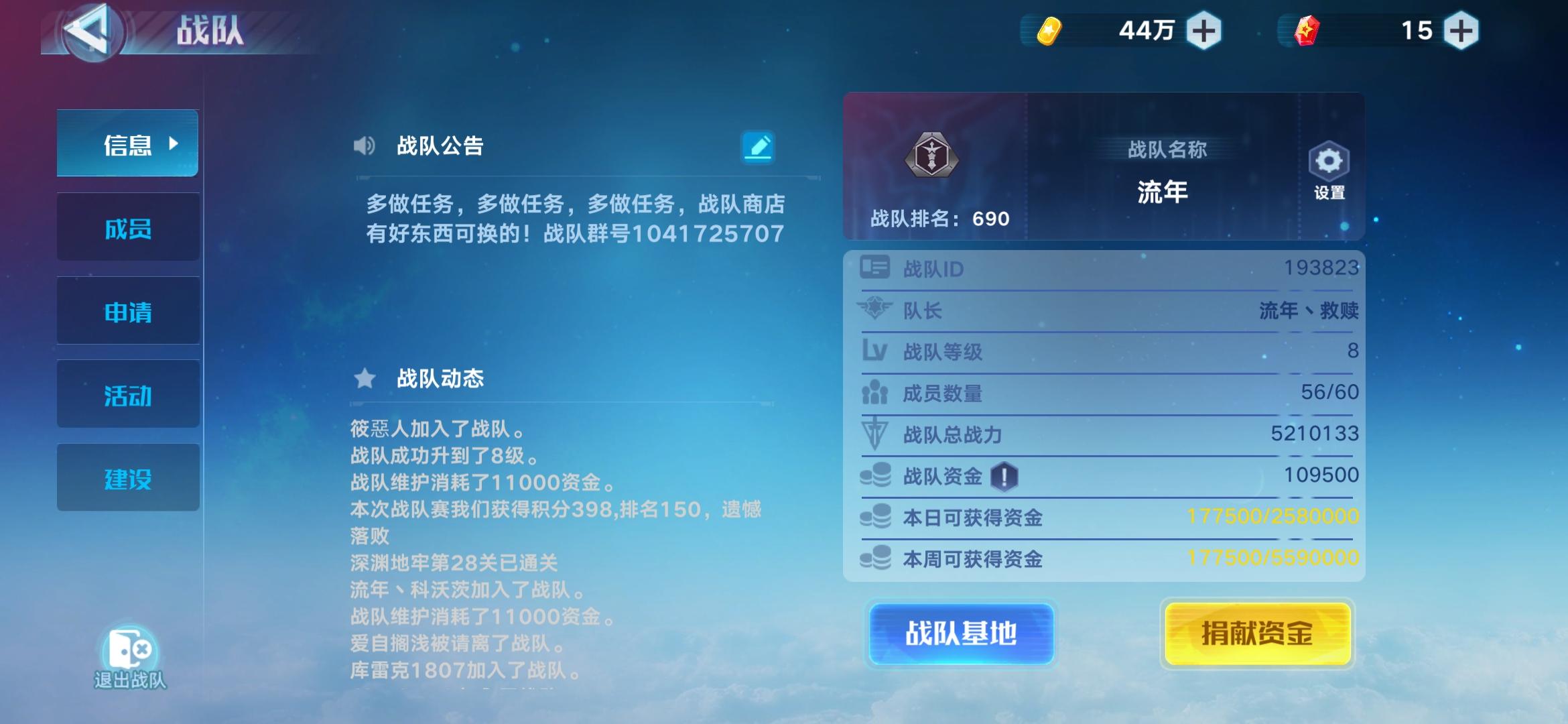Open the 建设 construction tab
Screen dimensions: 1568x724
pos(127,477)
